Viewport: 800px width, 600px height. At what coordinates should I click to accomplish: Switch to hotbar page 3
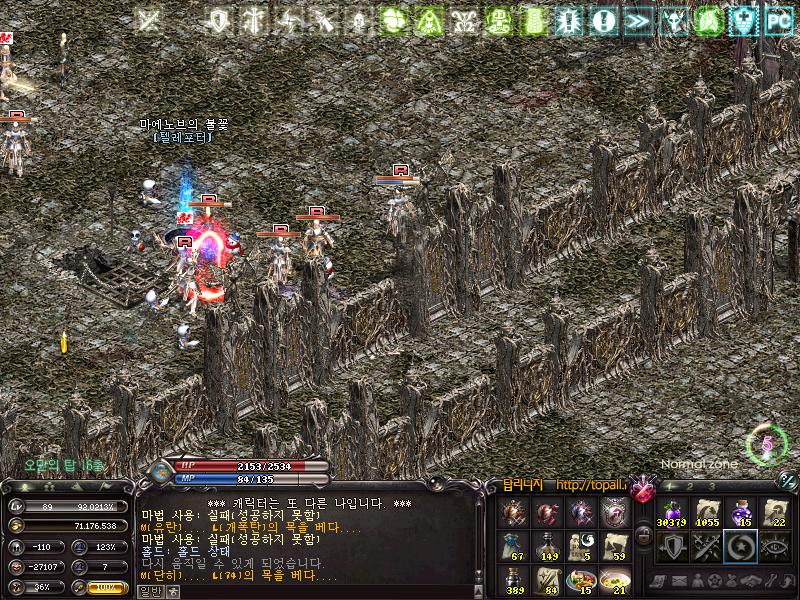pos(712,487)
